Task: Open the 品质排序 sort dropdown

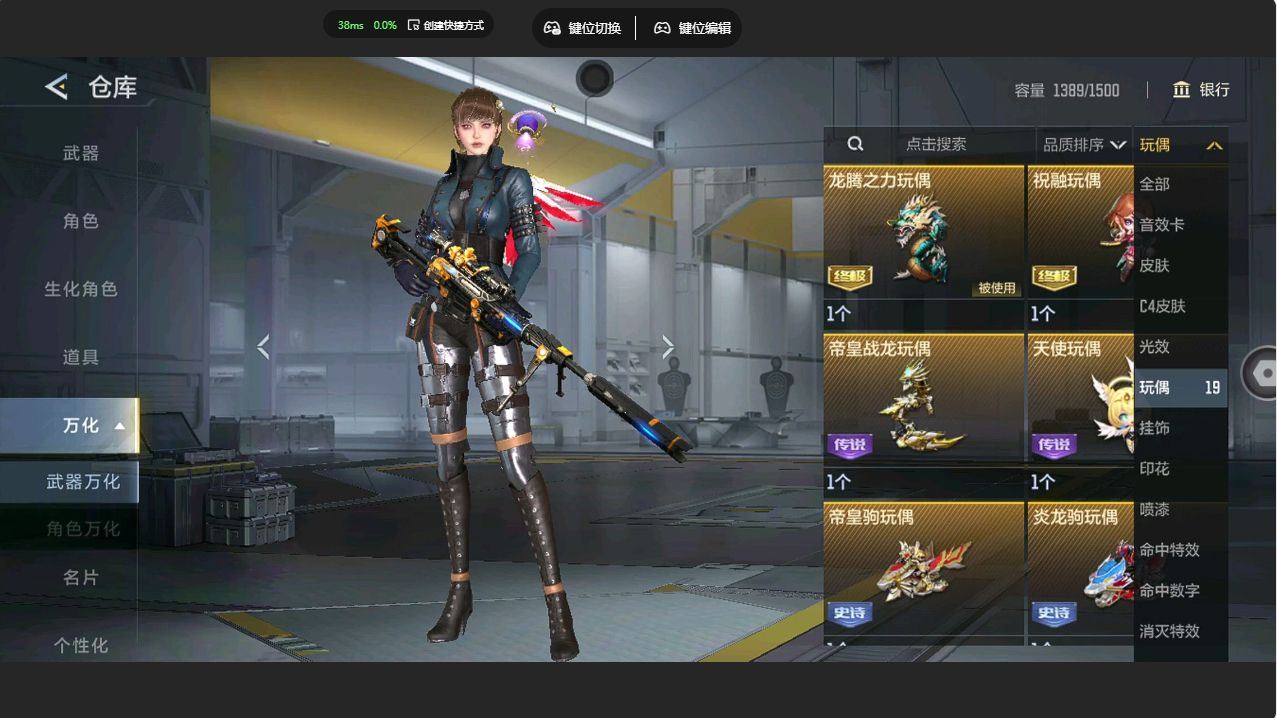Action: 1084,145
